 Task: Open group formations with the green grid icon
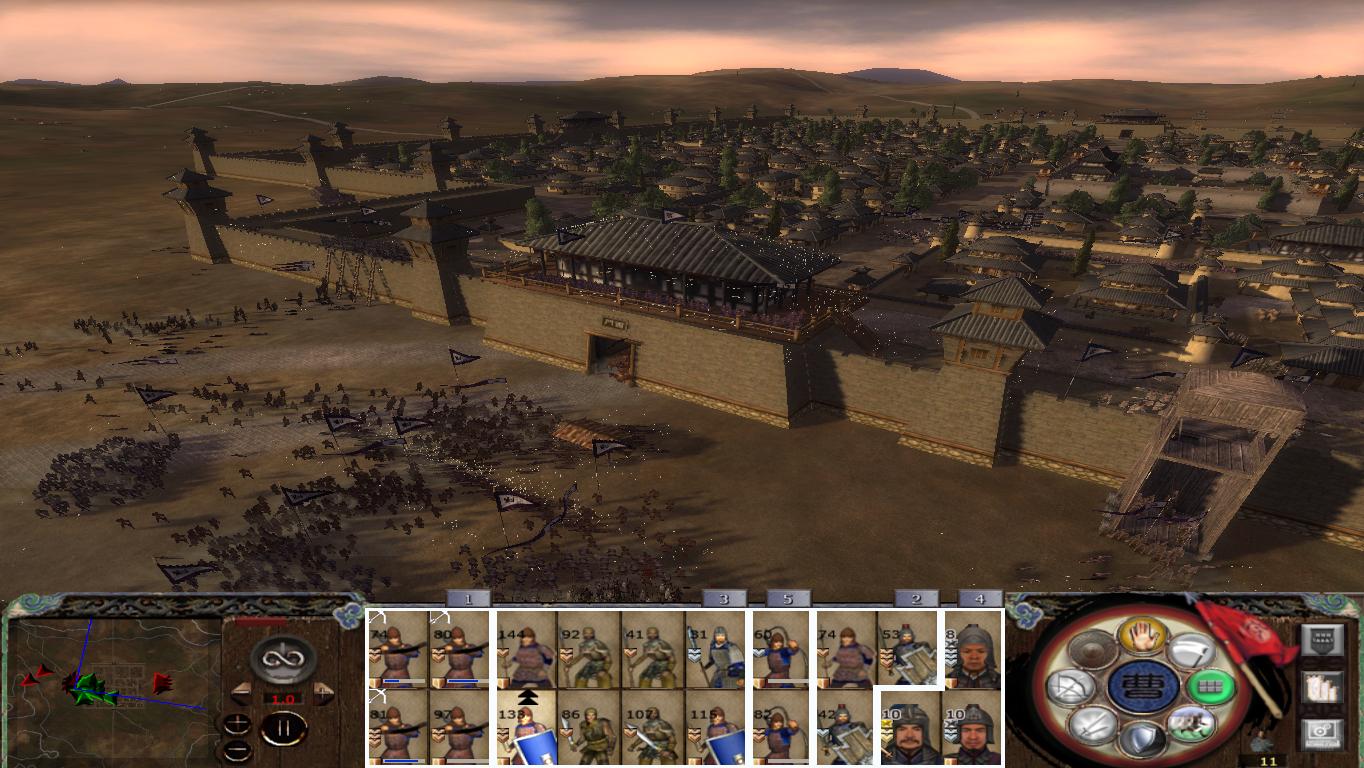(x=1209, y=687)
